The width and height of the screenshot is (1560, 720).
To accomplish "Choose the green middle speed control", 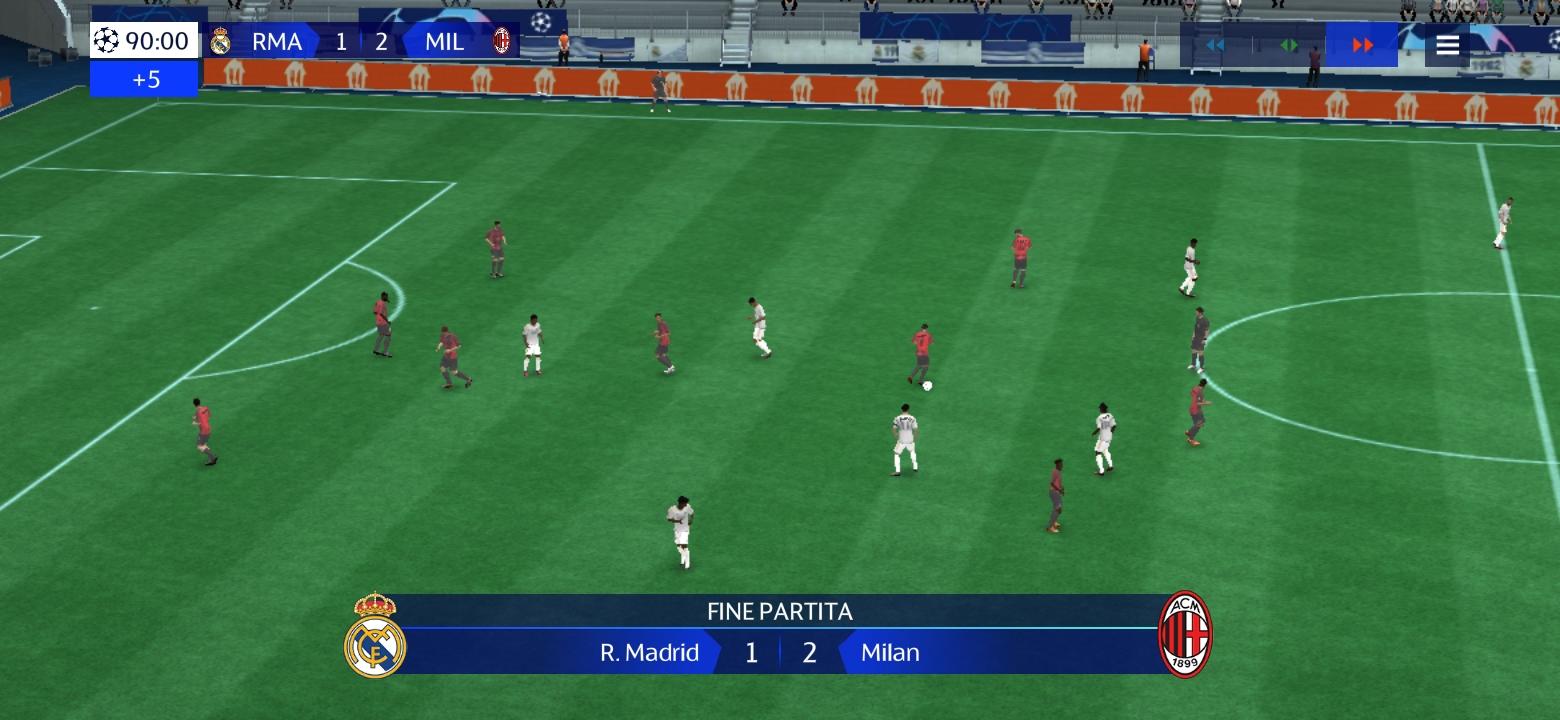I will (x=1289, y=45).
